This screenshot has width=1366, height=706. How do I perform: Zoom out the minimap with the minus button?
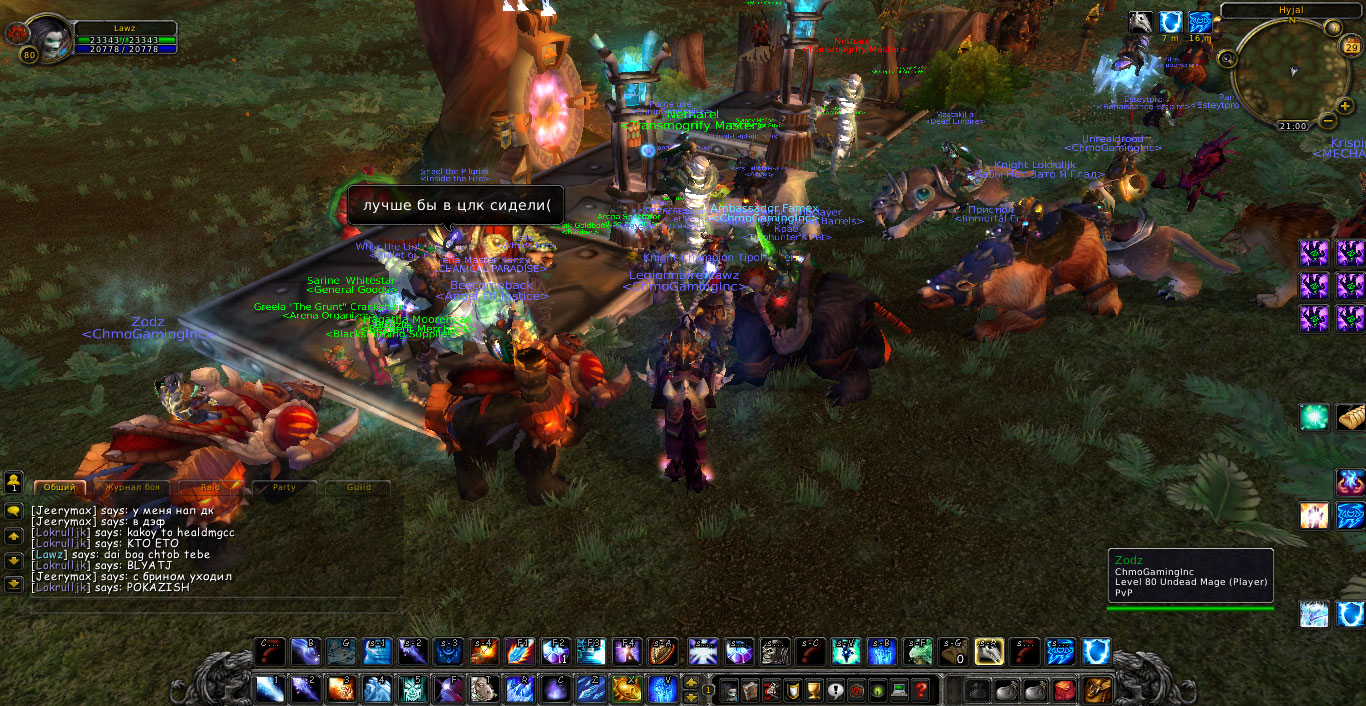1328,121
